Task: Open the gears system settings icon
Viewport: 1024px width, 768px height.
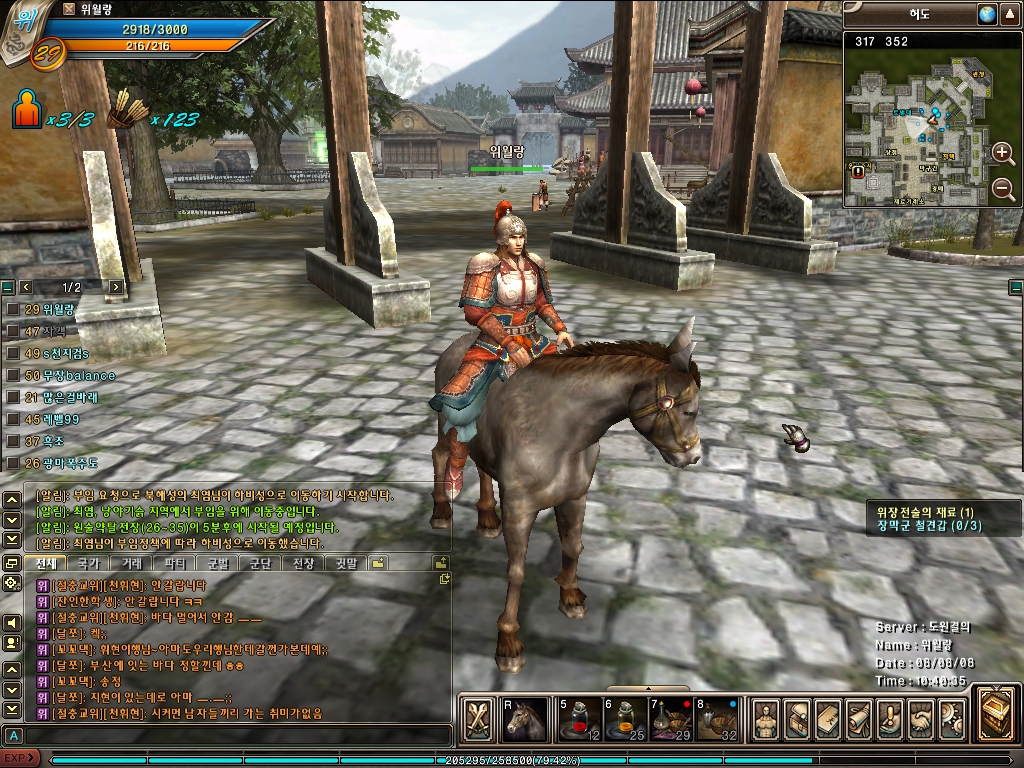Action: (951, 719)
